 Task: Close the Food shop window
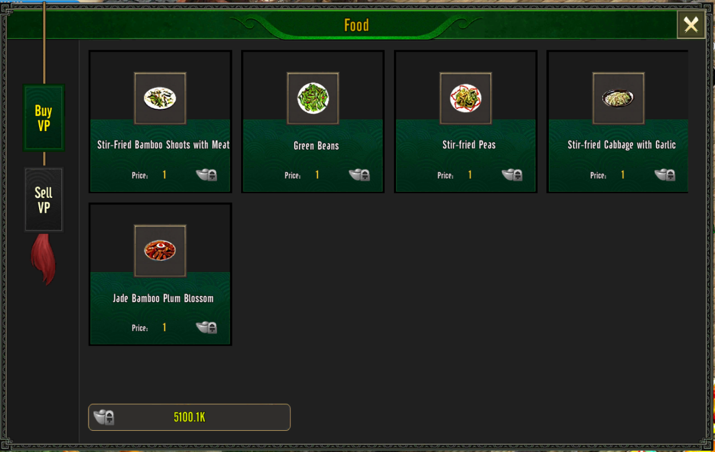[x=690, y=25]
